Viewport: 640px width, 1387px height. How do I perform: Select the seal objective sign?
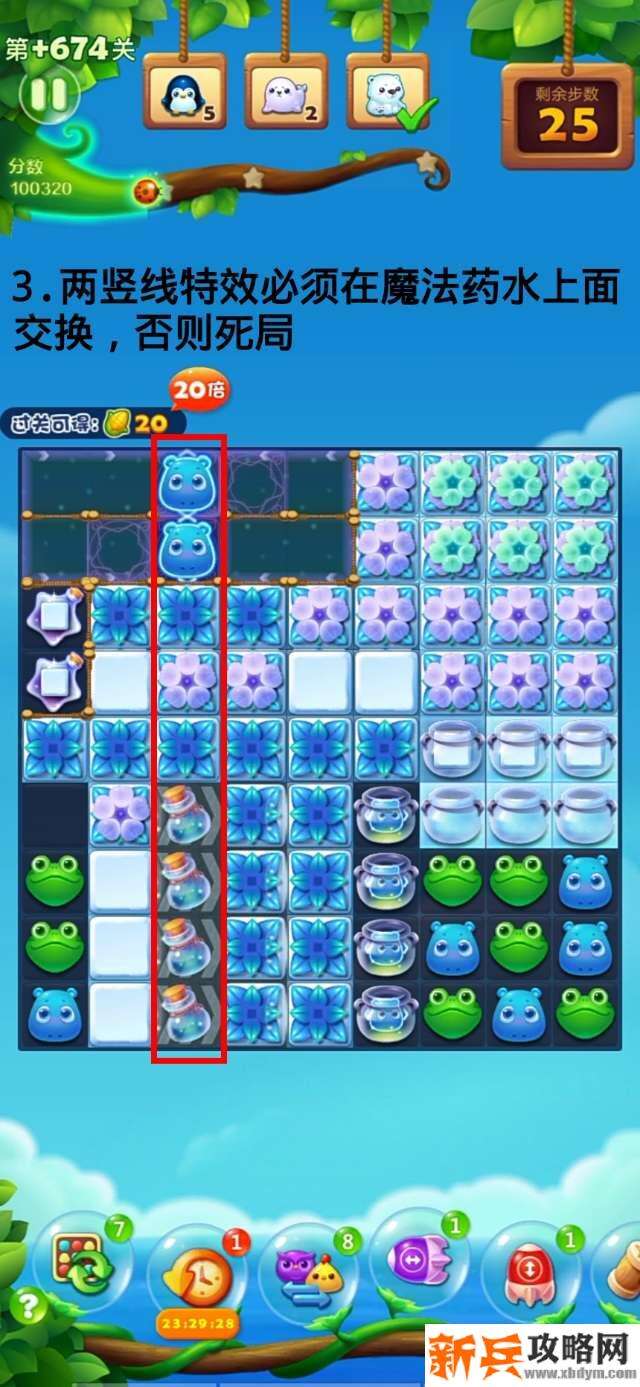pos(286,92)
